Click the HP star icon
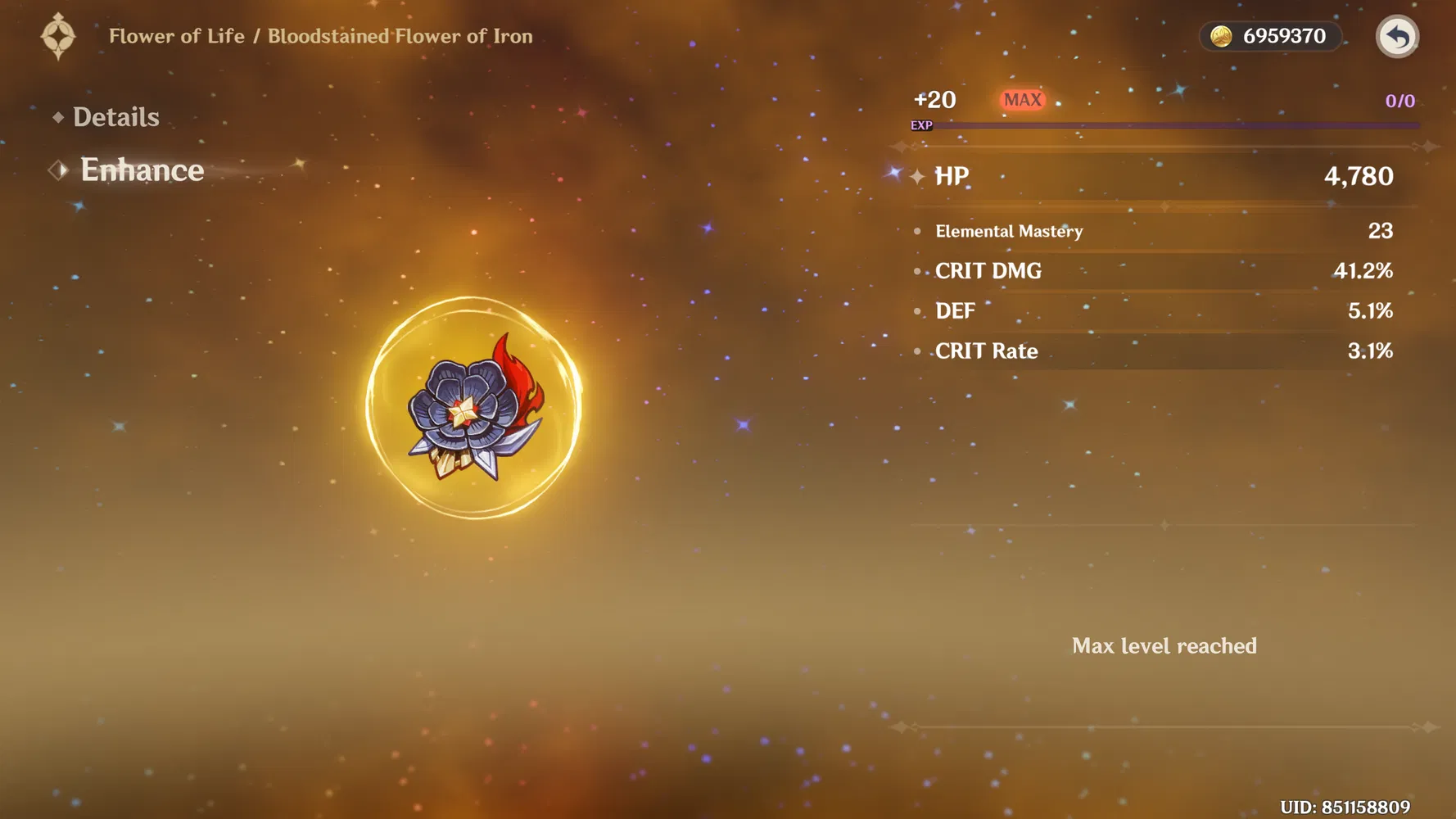The width and height of the screenshot is (1456, 819). tap(917, 176)
